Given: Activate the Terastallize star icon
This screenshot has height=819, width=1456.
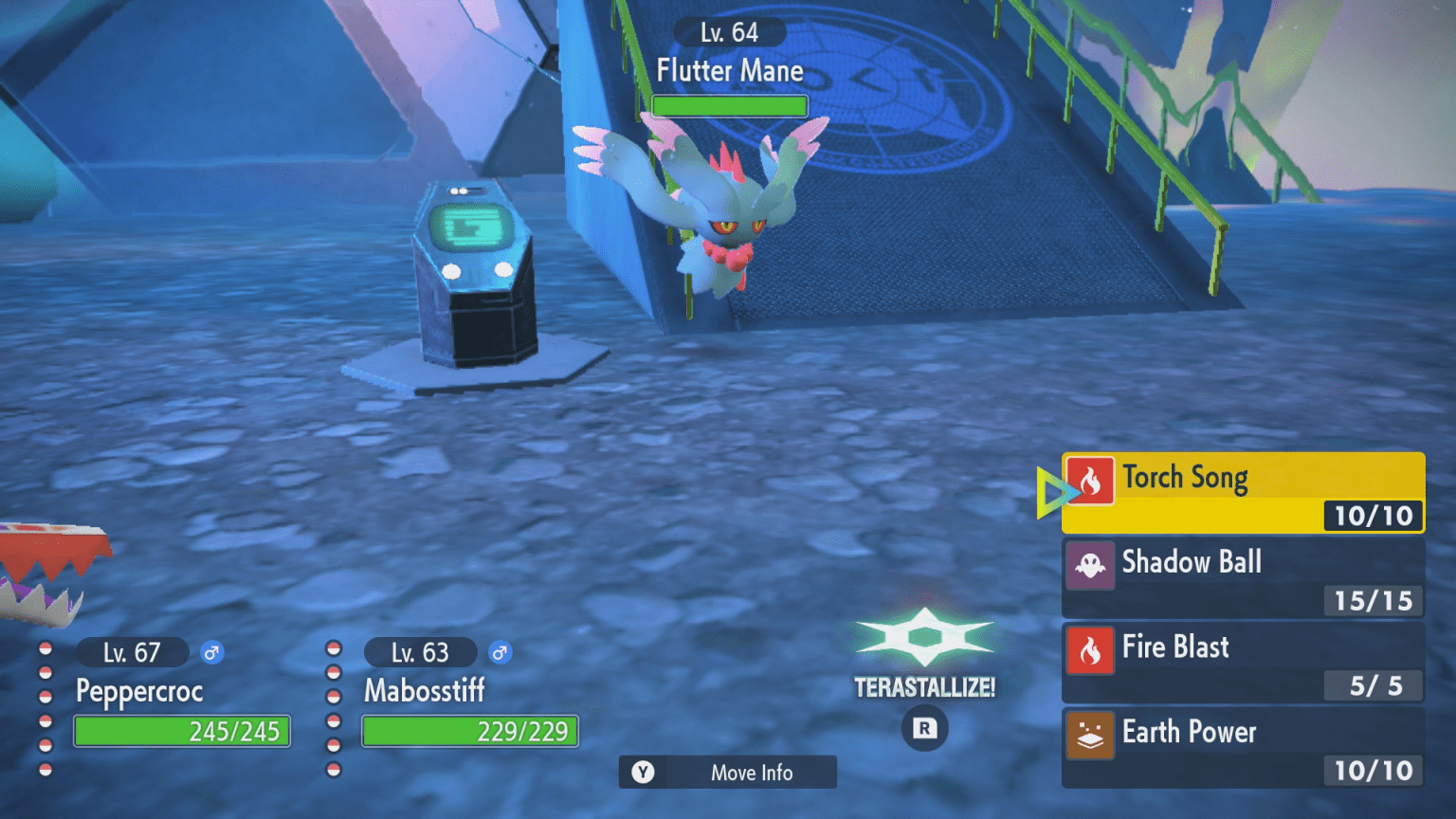Looking at the screenshot, I should tap(924, 637).
